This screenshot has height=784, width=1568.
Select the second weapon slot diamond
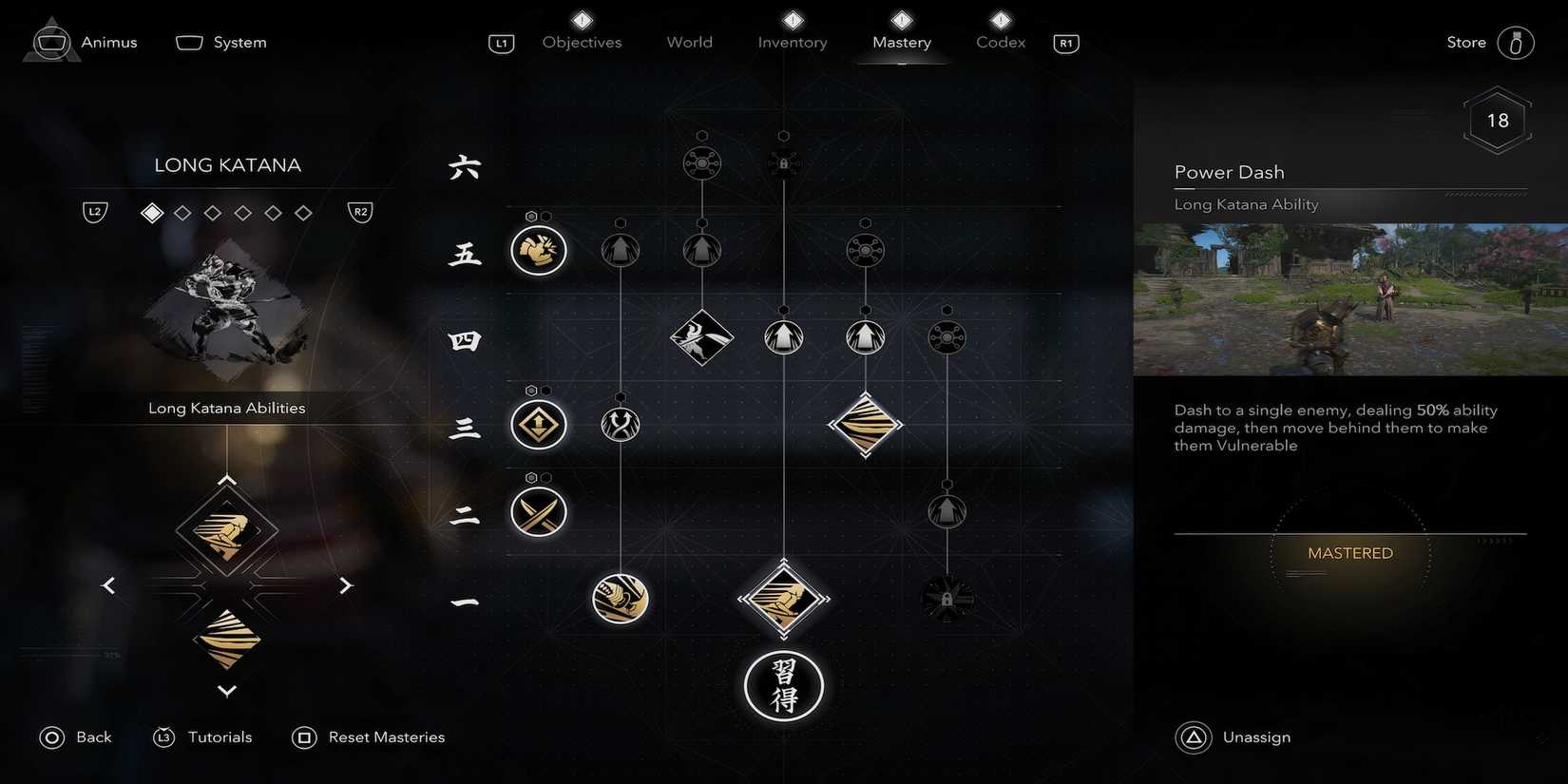pos(182,212)
